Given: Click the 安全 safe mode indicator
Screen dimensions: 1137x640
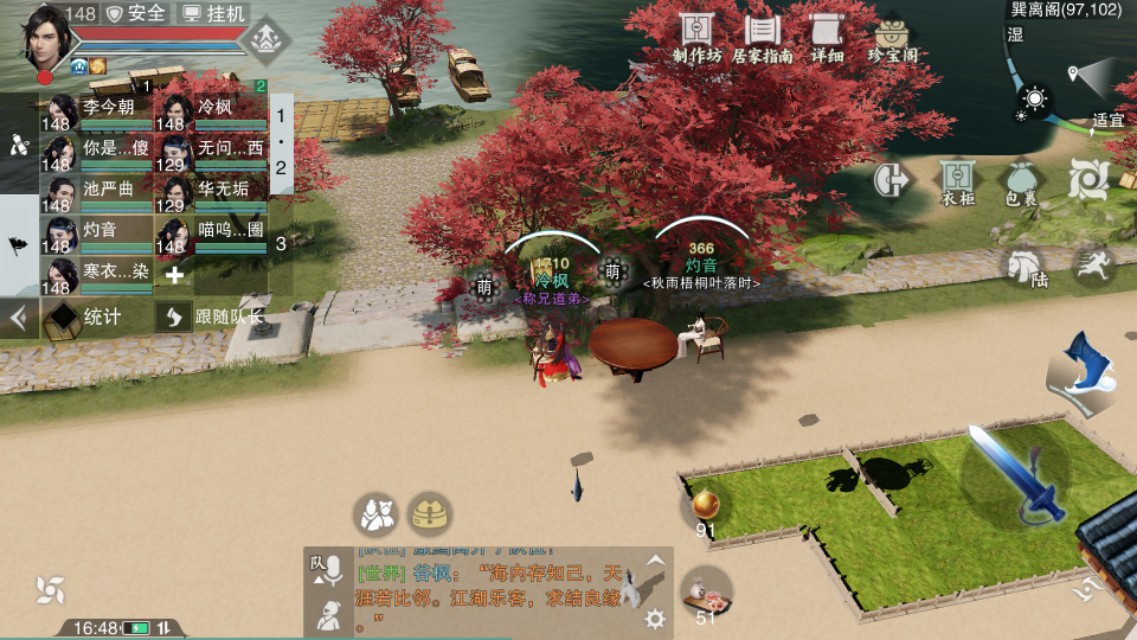Looking at the screenshot, I should 137,13.
